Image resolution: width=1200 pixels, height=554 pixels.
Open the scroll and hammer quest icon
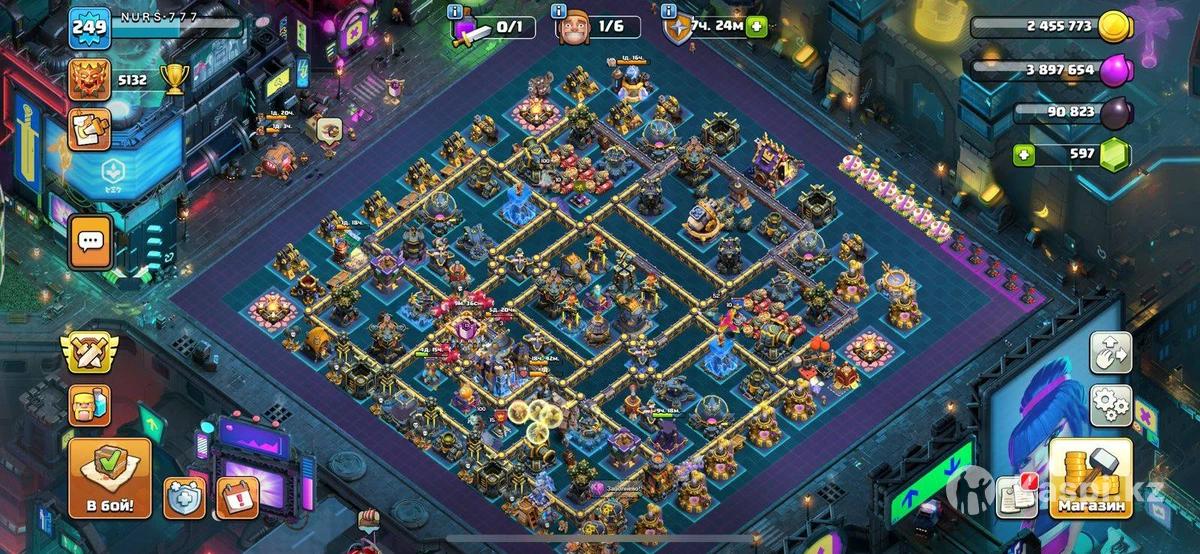point(89,130)
